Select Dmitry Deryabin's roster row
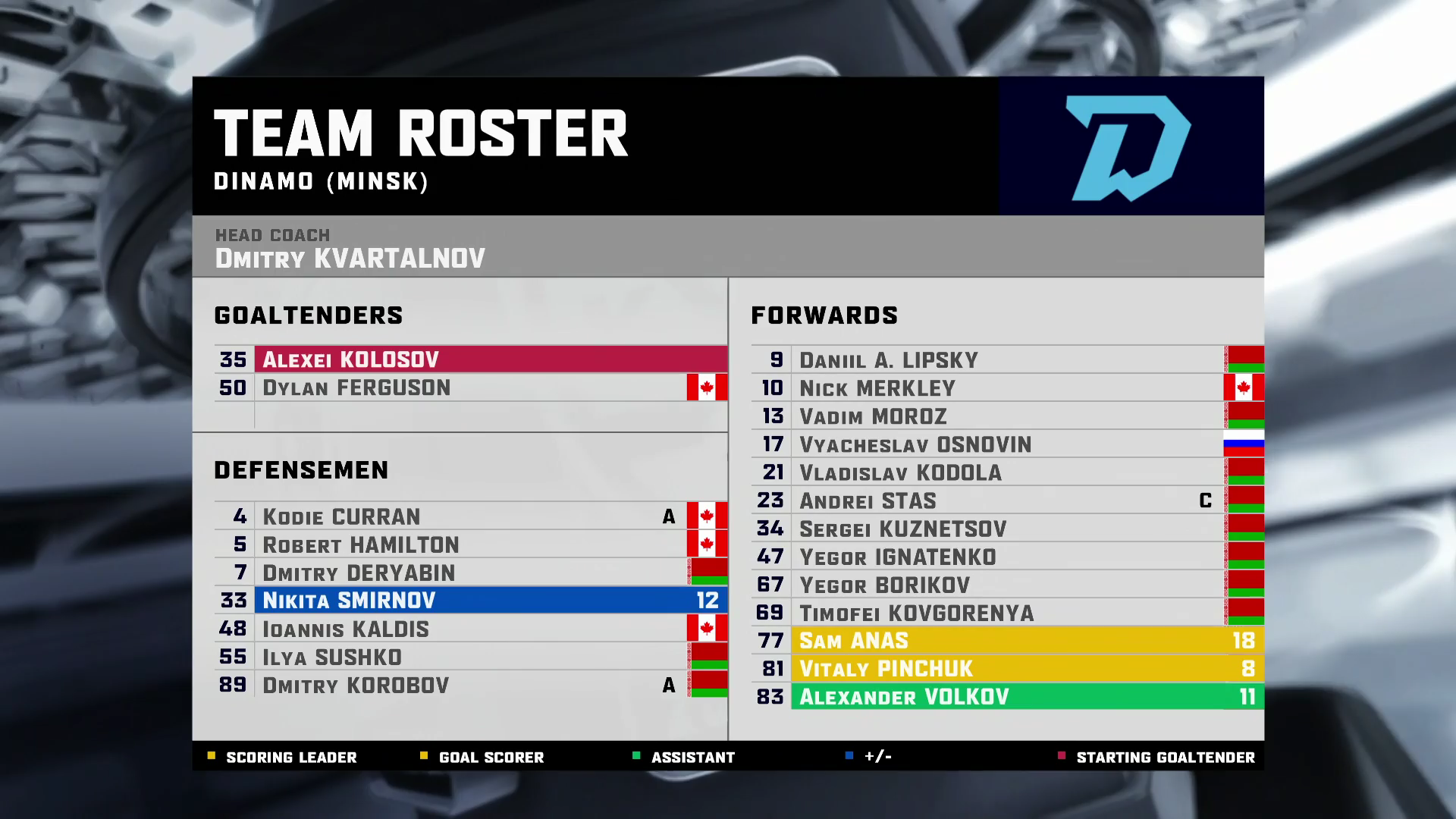The height and width of the screenshot is (819, 1456). coord(470,573)
